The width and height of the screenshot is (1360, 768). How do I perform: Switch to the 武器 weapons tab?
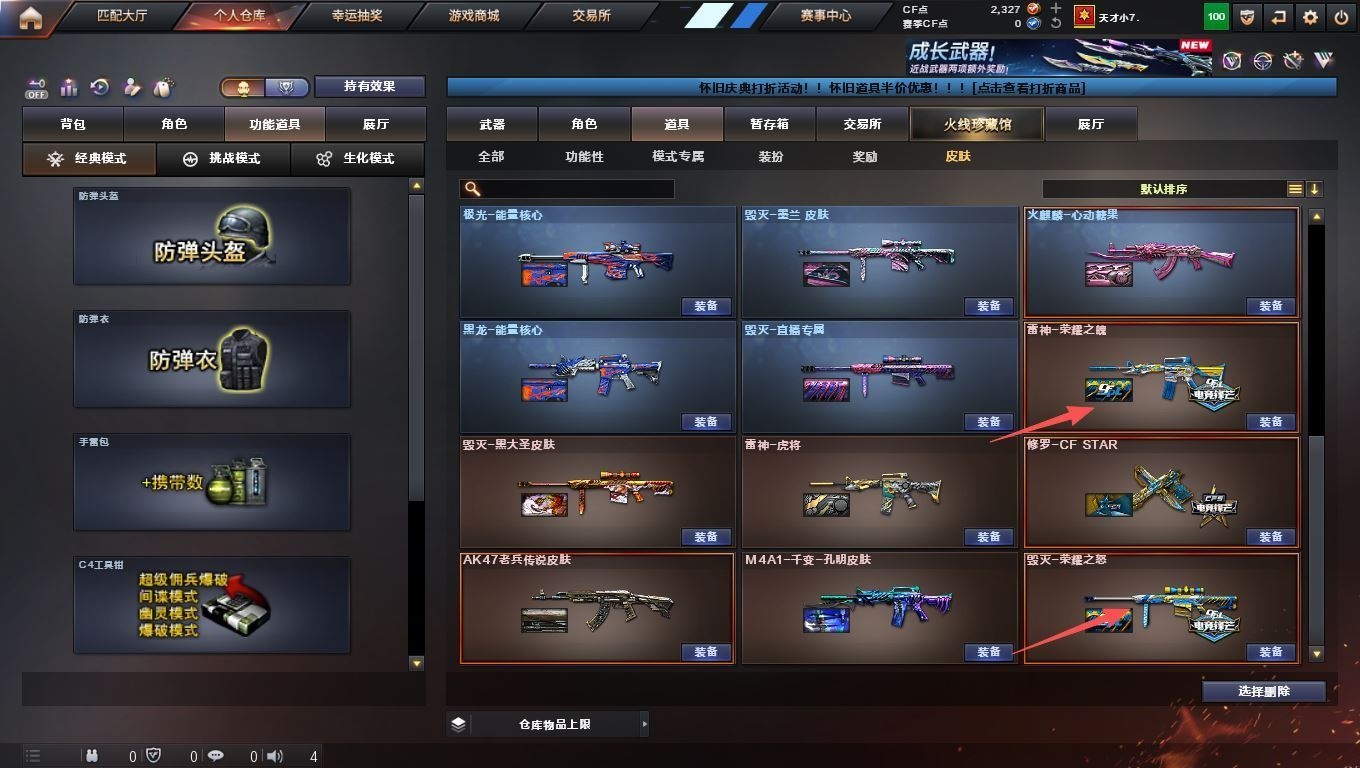[492, 124]
